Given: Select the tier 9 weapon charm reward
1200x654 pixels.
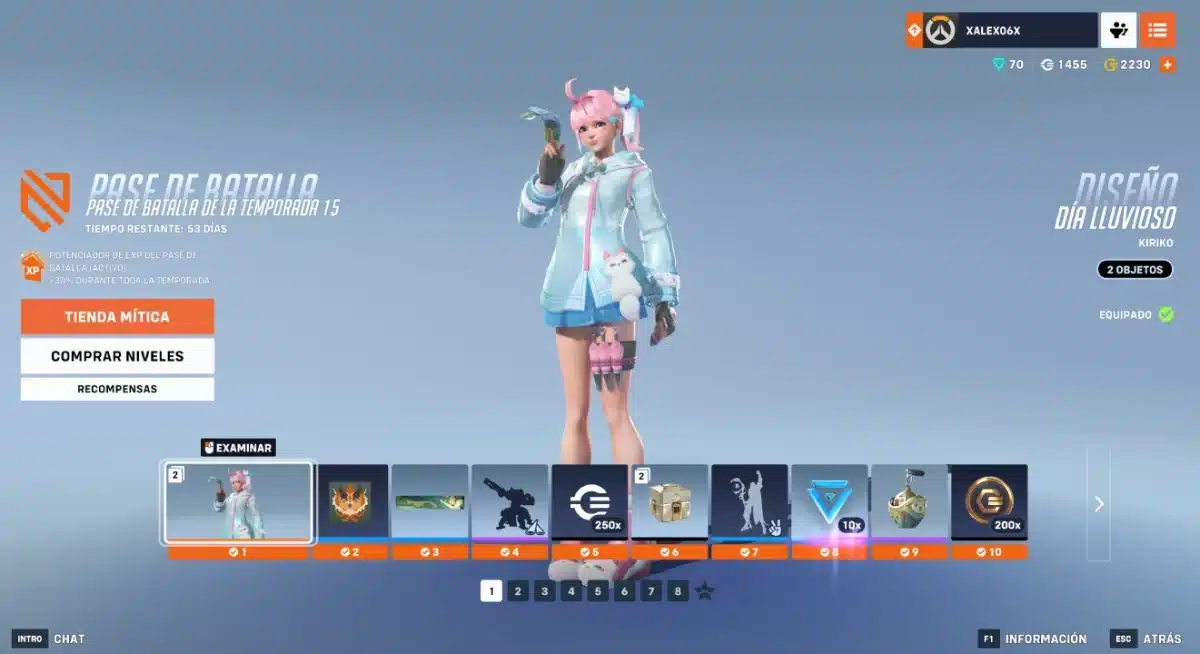Looking at the screenshot, I should tap(909, 502).
